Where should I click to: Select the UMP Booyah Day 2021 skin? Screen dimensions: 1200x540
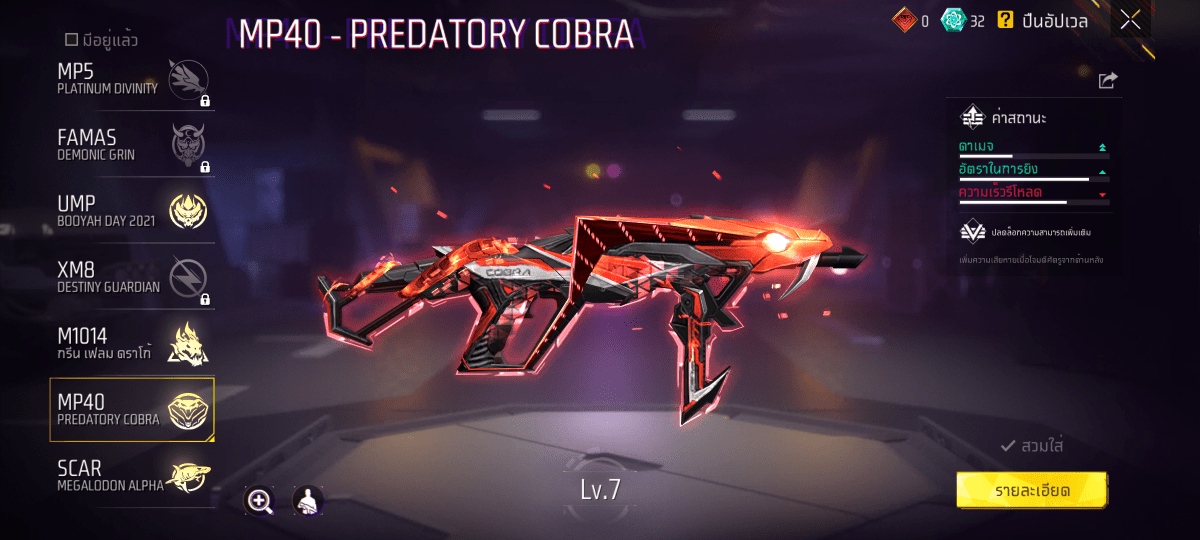pos(132,211)
